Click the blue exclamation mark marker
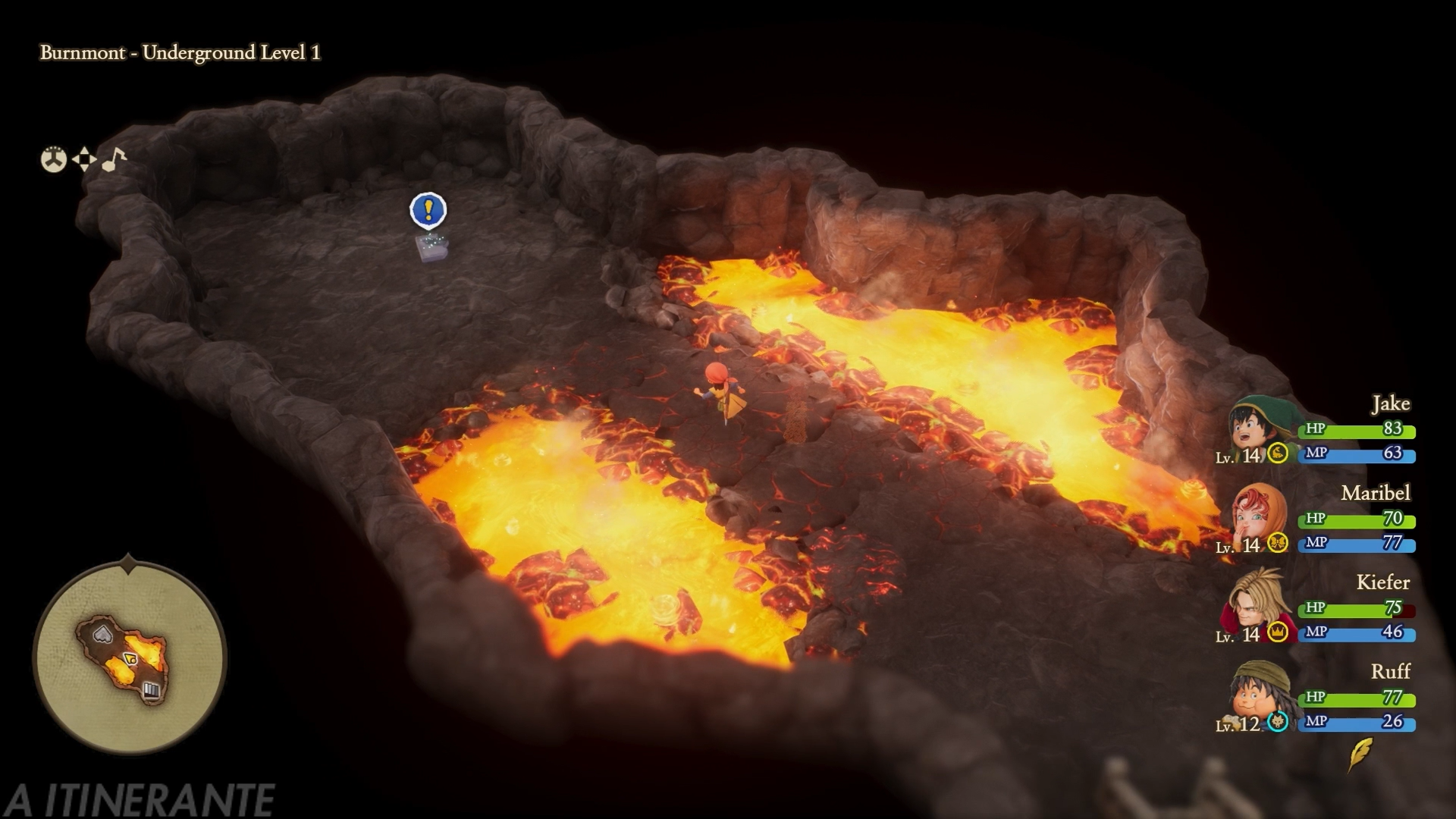Screen dimensions: 1456x819 [x=428, y=210]
